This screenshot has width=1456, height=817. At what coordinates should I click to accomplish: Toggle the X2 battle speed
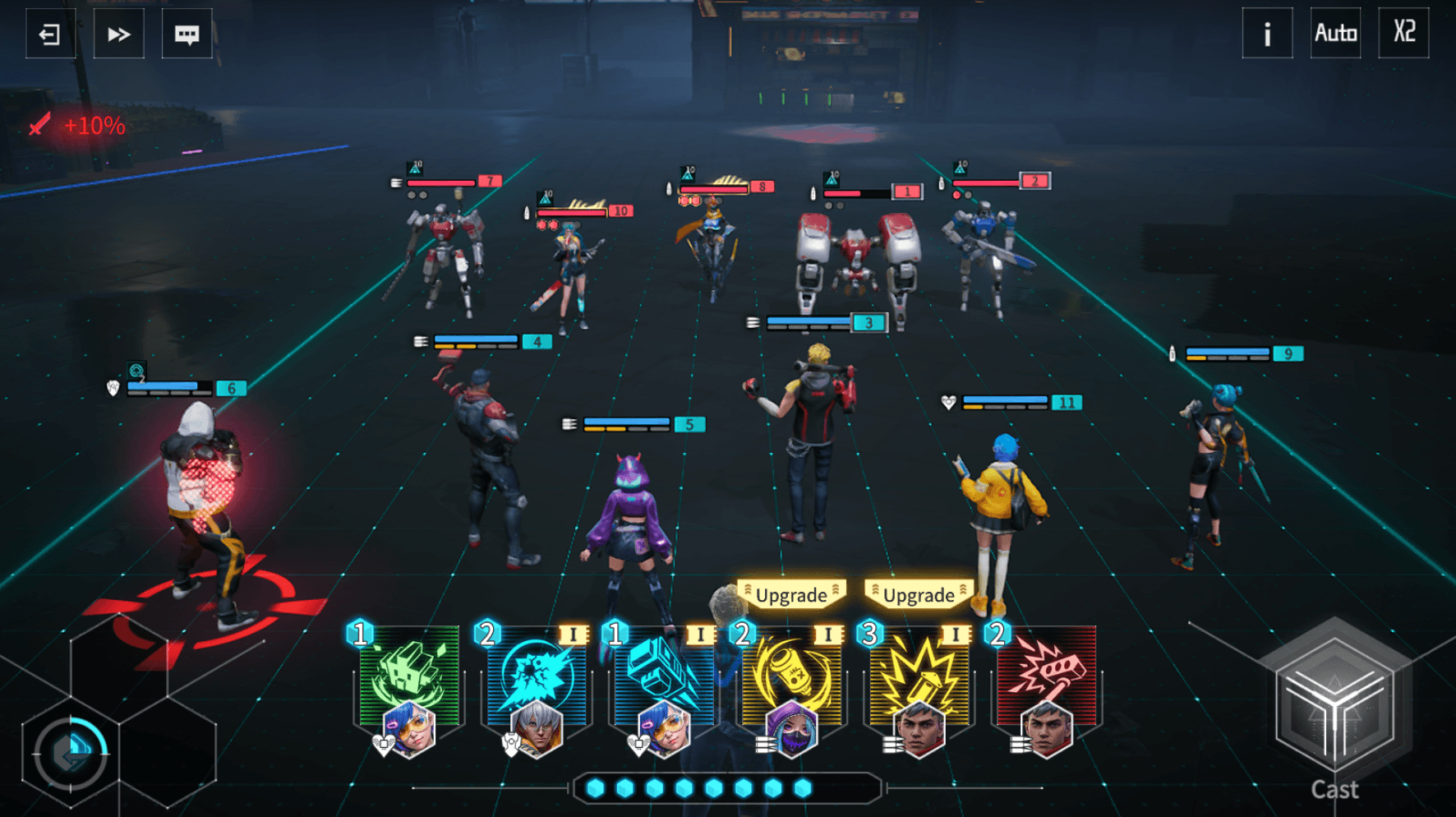point(1403,34)
